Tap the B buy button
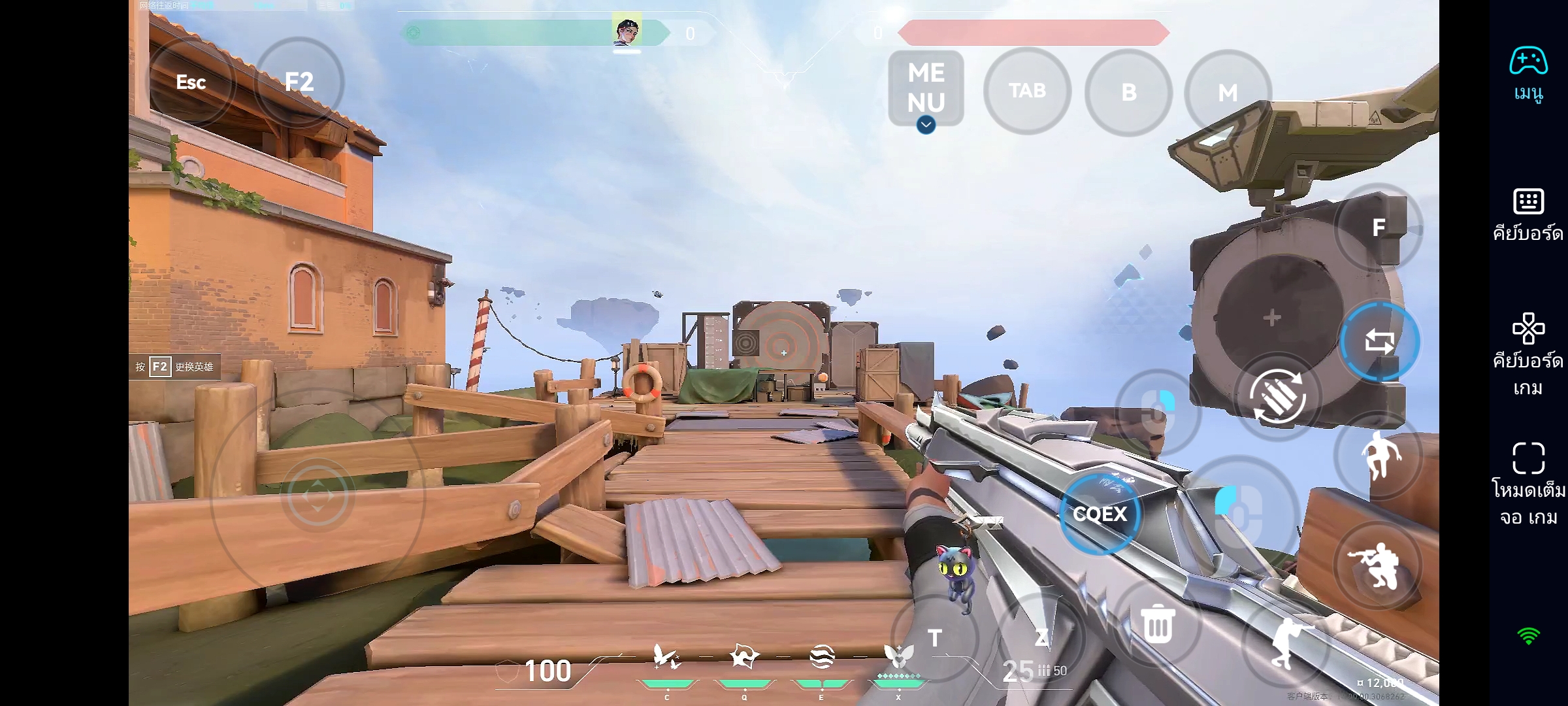The height and width of the screenshot is (706, 1568). click(x=1128, y=92)
